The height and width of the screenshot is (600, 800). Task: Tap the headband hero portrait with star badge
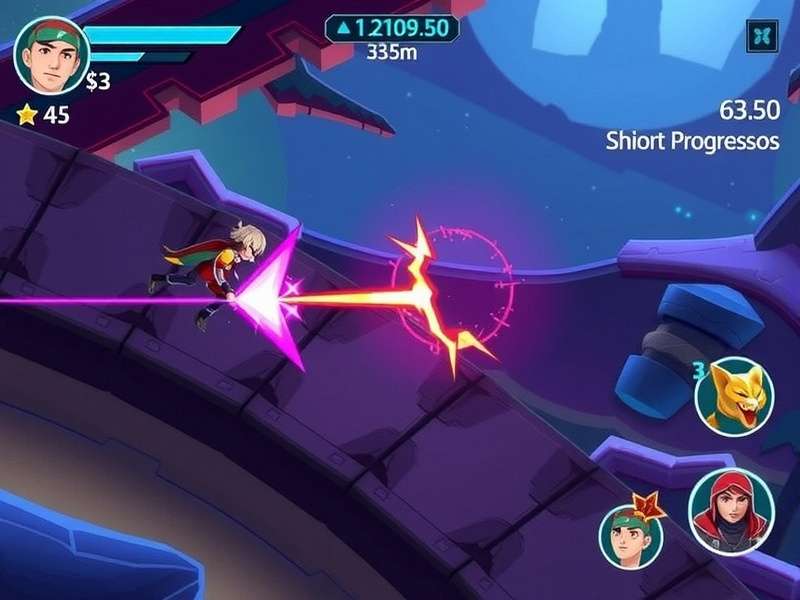[x=632, y=536]
